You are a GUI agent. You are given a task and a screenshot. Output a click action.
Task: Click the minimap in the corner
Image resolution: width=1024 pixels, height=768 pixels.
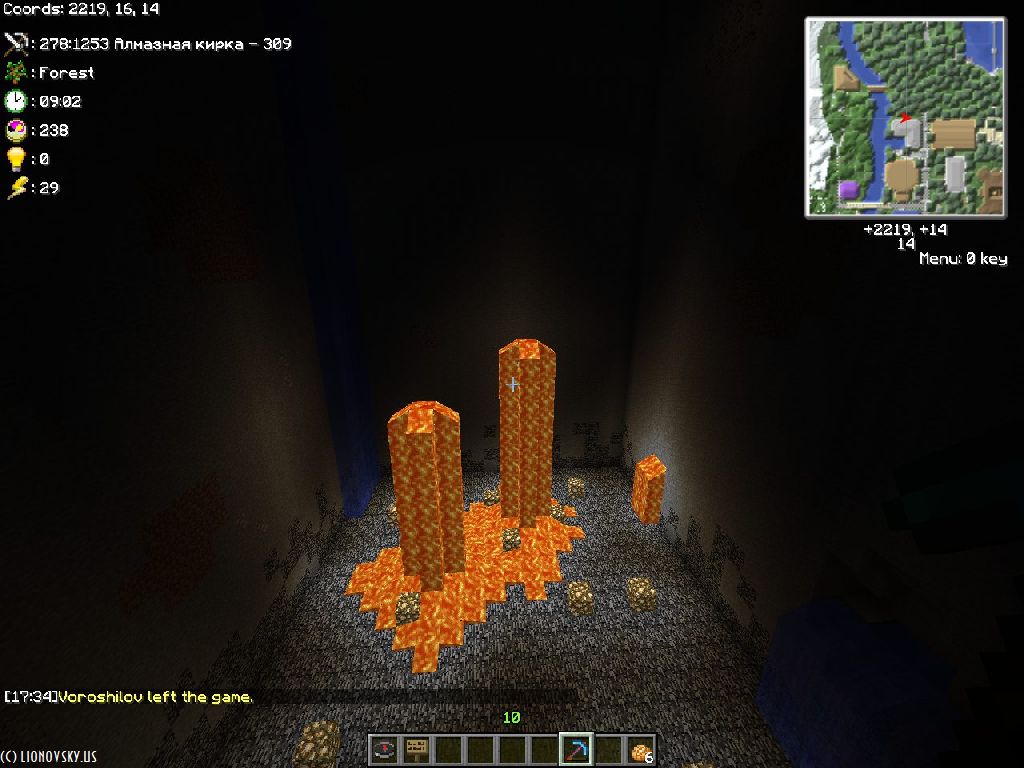905,117
